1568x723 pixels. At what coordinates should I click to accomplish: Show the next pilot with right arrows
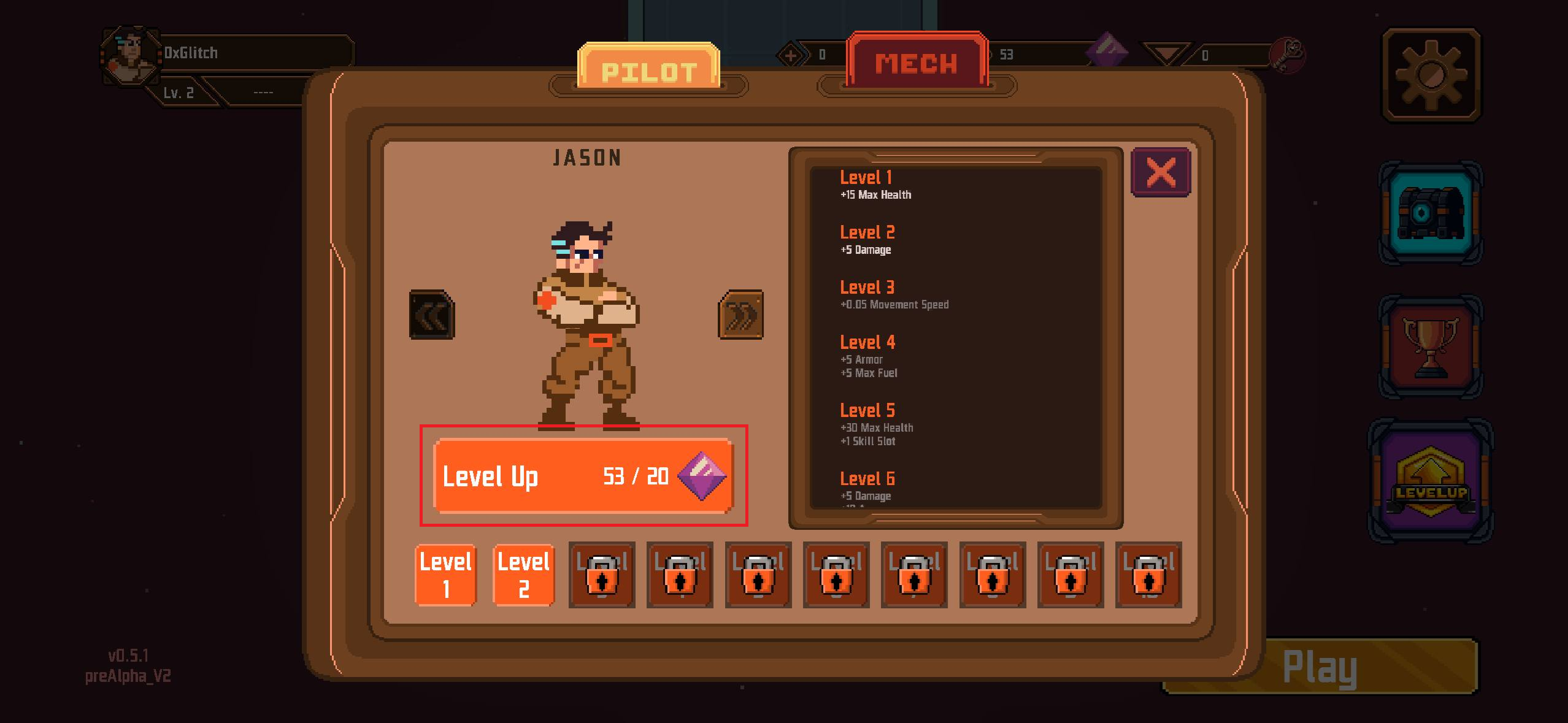click(x=740, y=315)
